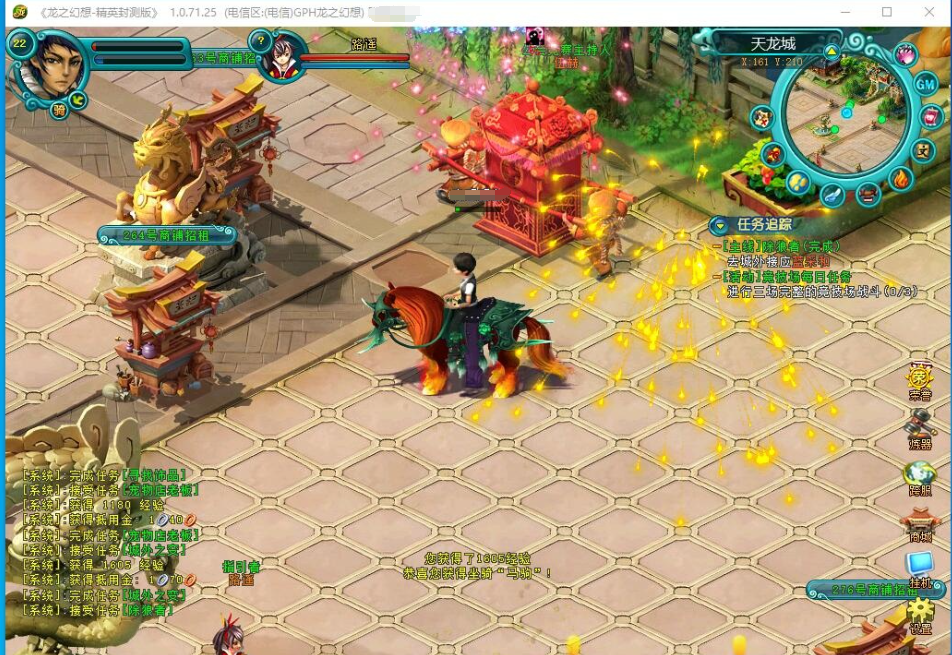Click the footprints icon on minimap ring
This screenshot has width=952, height=655.
coord(797,182)
